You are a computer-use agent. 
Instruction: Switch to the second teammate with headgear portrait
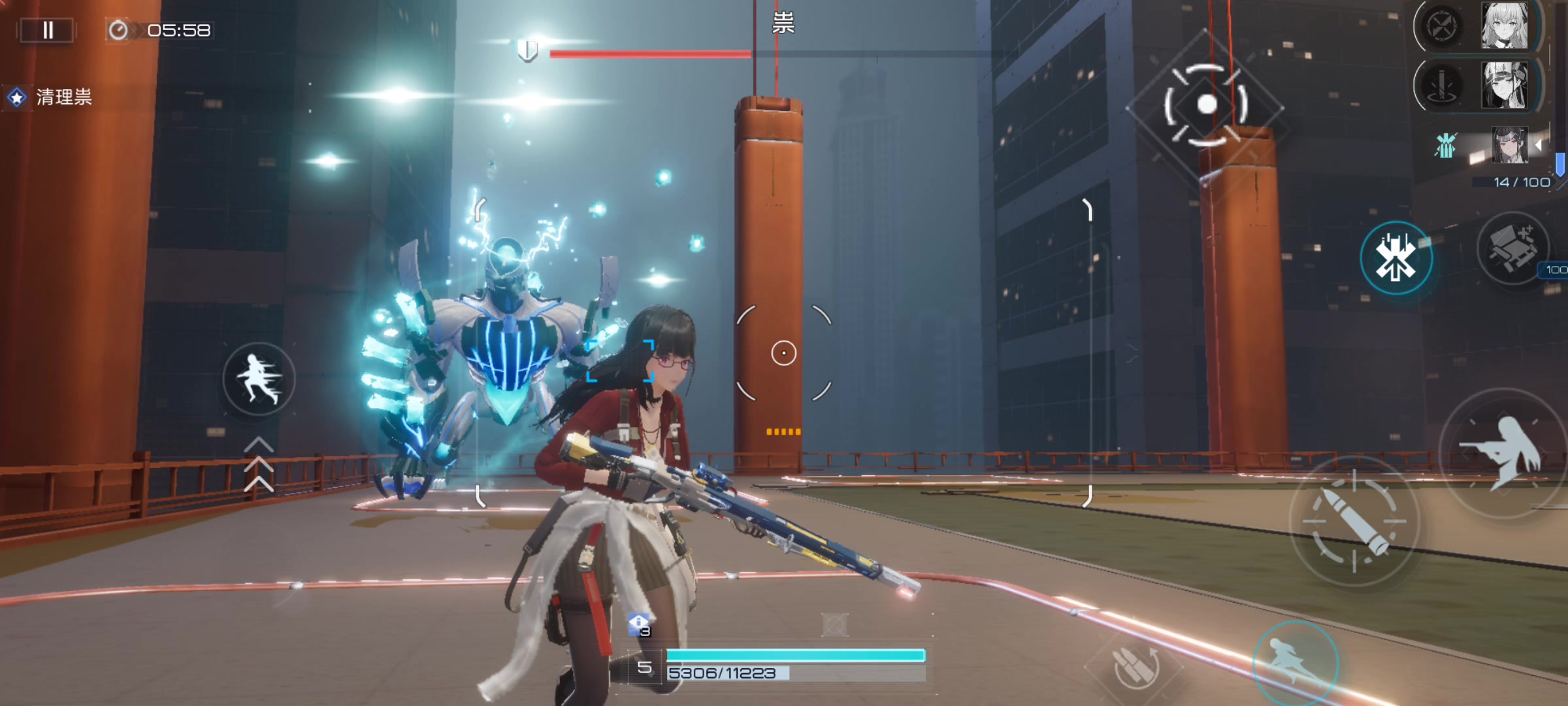point(1504,85)
